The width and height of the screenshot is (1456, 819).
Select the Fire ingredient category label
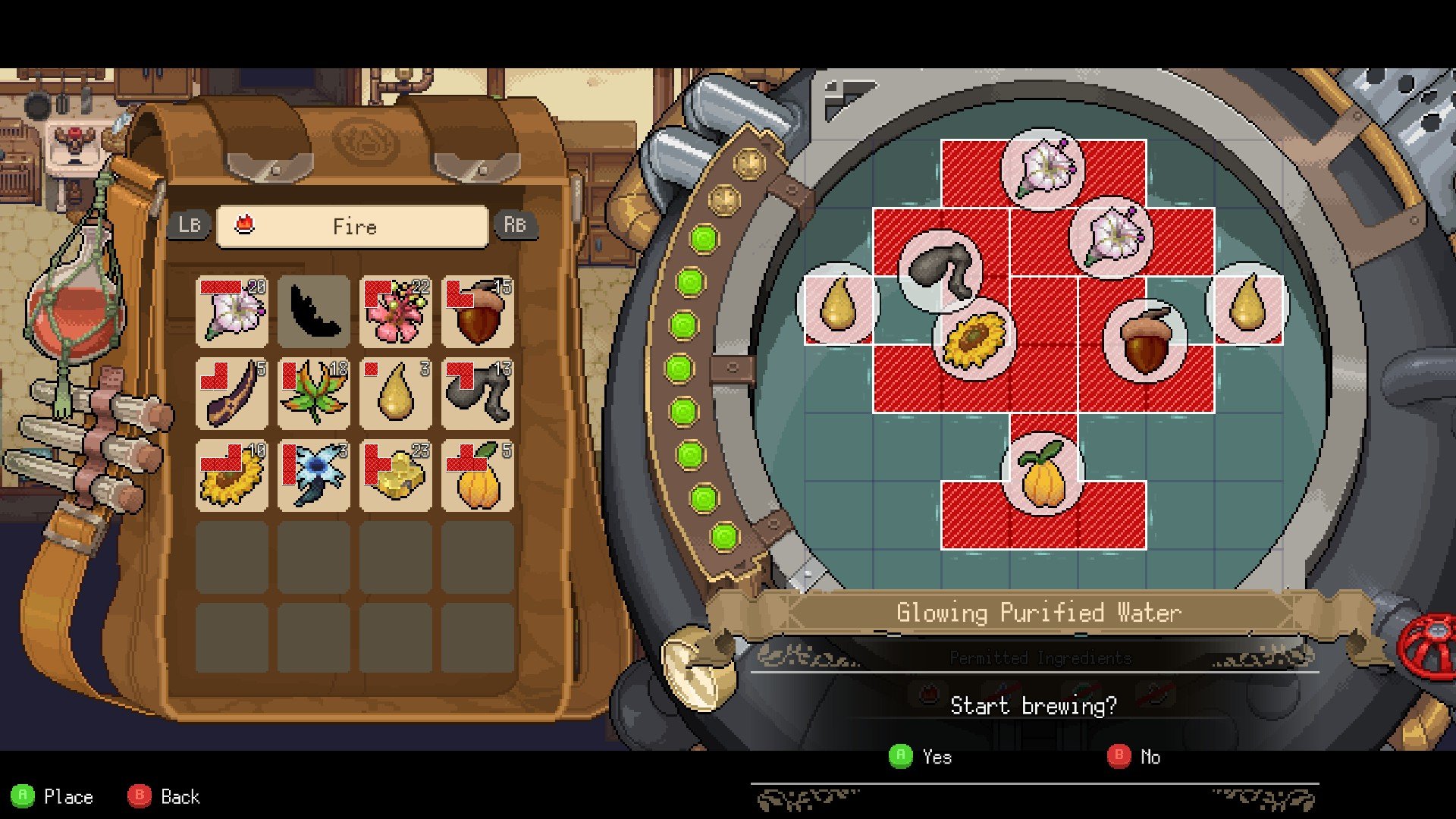pyautogui.click(x=353, y=226)
